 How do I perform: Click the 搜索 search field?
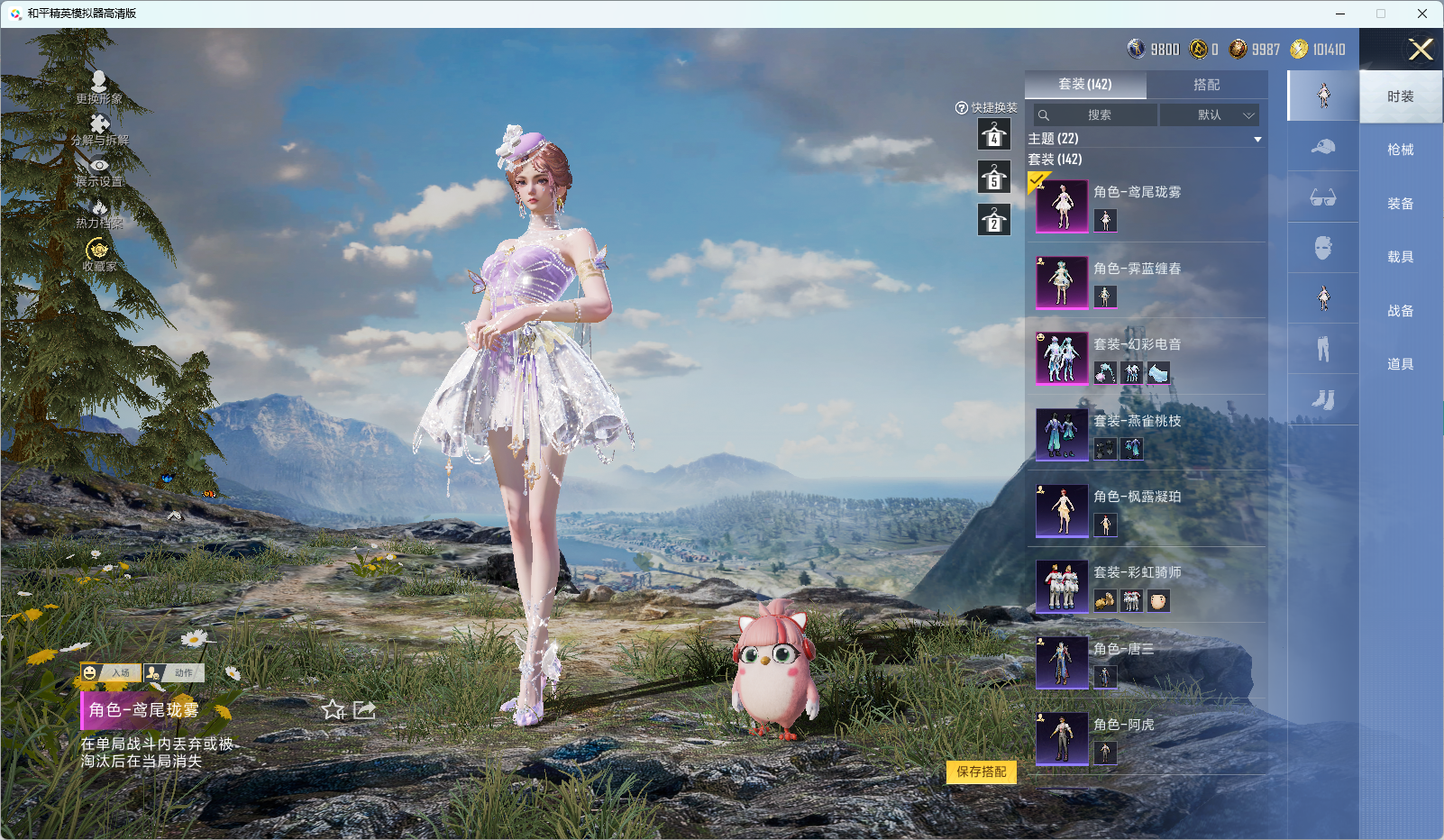[1096, 115]
